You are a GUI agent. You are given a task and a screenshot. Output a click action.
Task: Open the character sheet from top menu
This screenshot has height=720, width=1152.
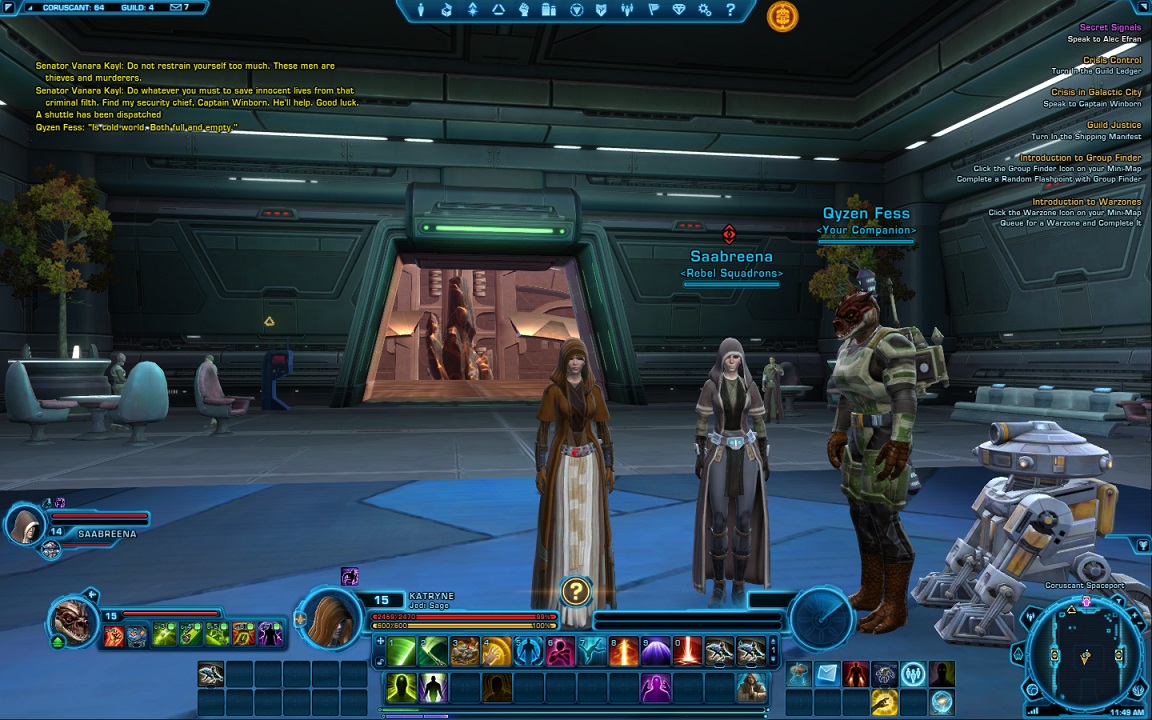pos(421,10)
